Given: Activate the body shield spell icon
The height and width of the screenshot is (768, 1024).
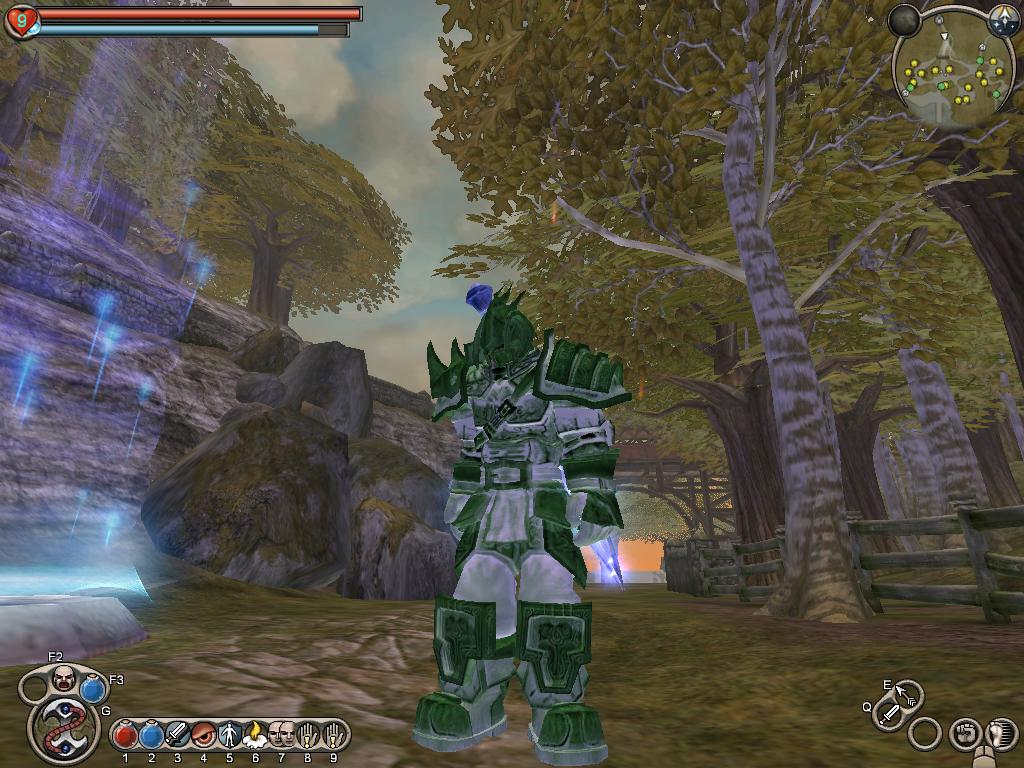Looking at the screenshot, I should tap(229, 735).
